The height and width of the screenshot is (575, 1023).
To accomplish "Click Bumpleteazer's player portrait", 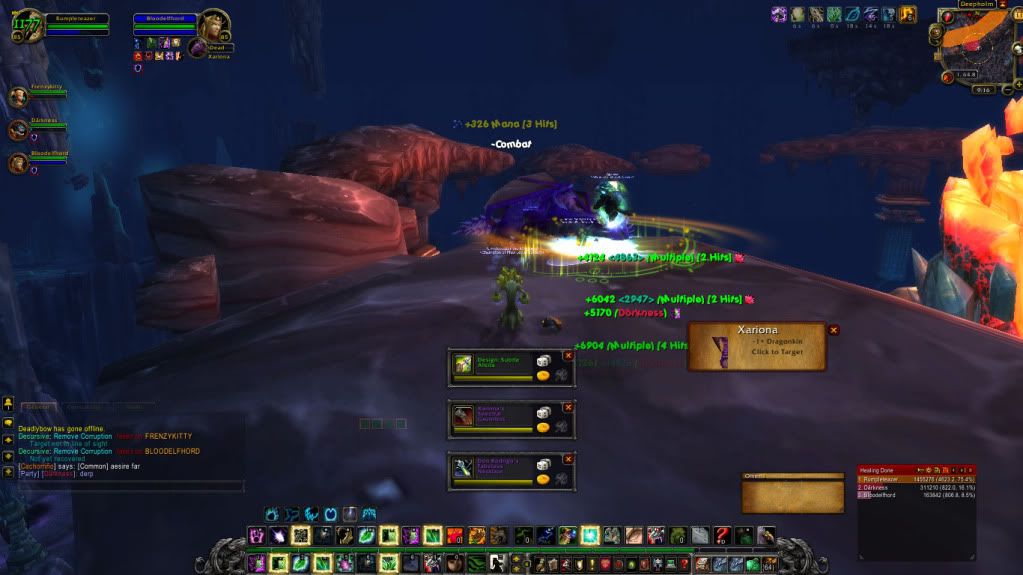I will click(x=28, y=26).
